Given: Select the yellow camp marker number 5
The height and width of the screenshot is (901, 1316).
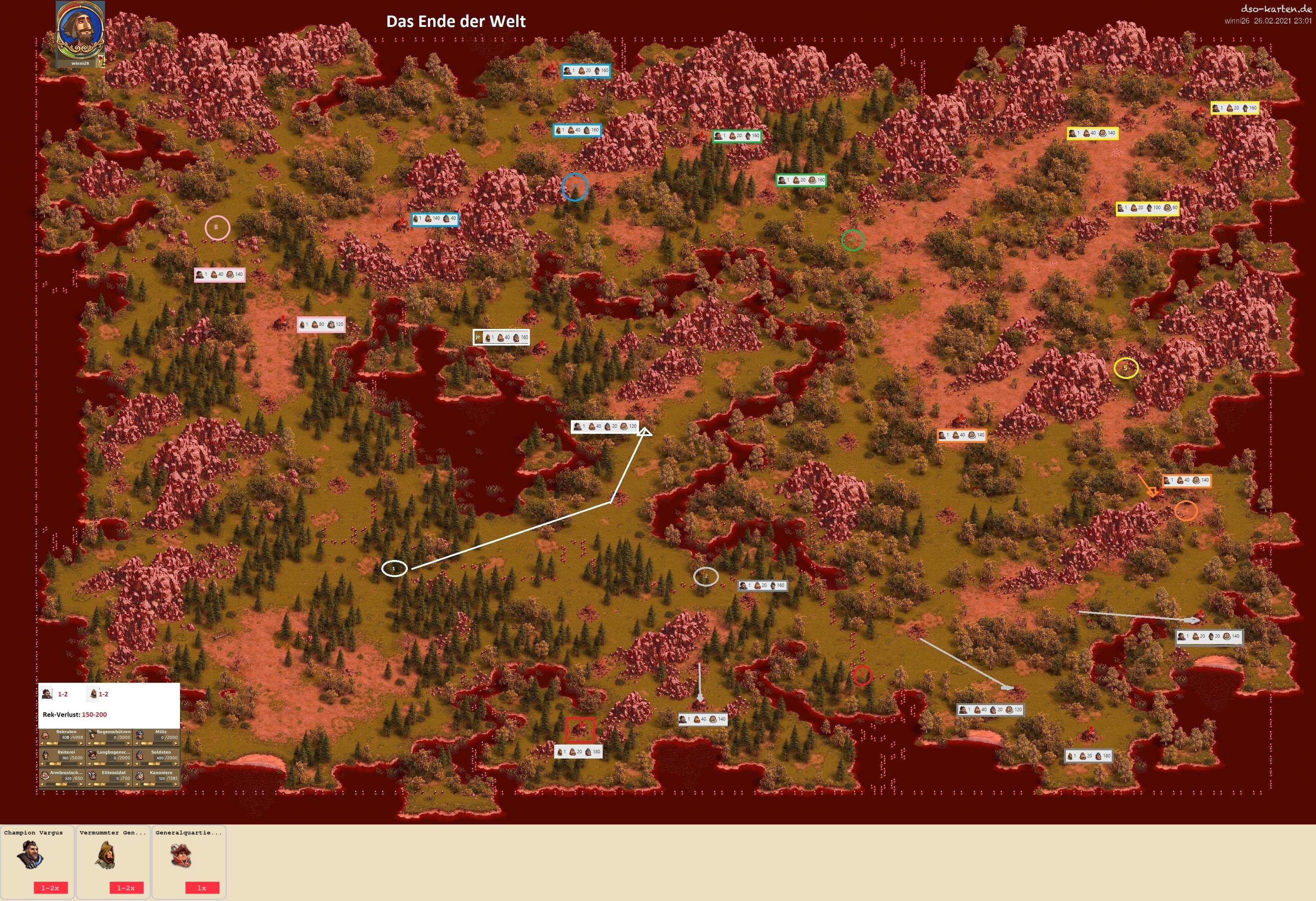Looking at the screenshot, I should point(1126,368).
